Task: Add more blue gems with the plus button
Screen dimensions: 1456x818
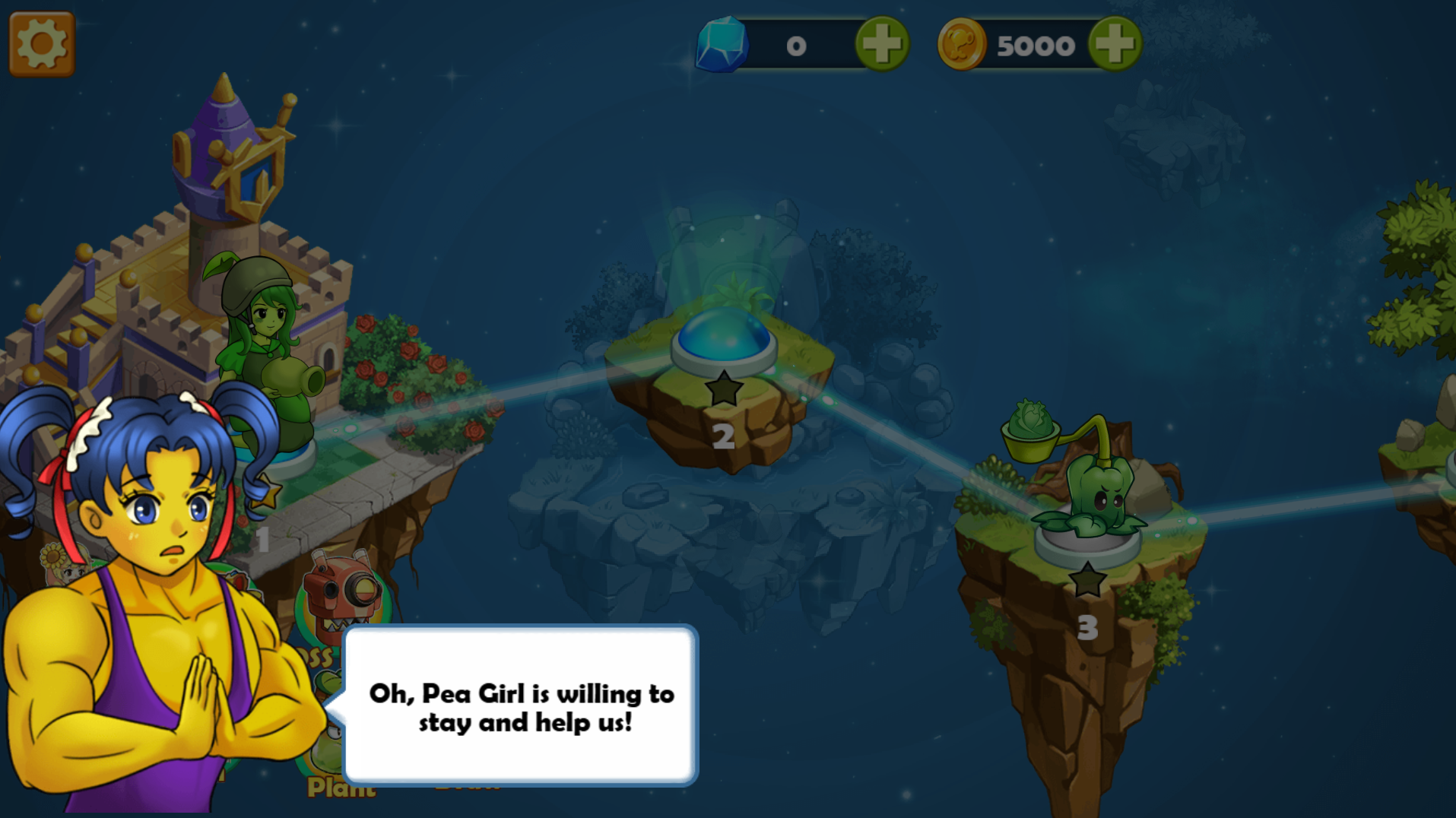Action: [882, 44]
